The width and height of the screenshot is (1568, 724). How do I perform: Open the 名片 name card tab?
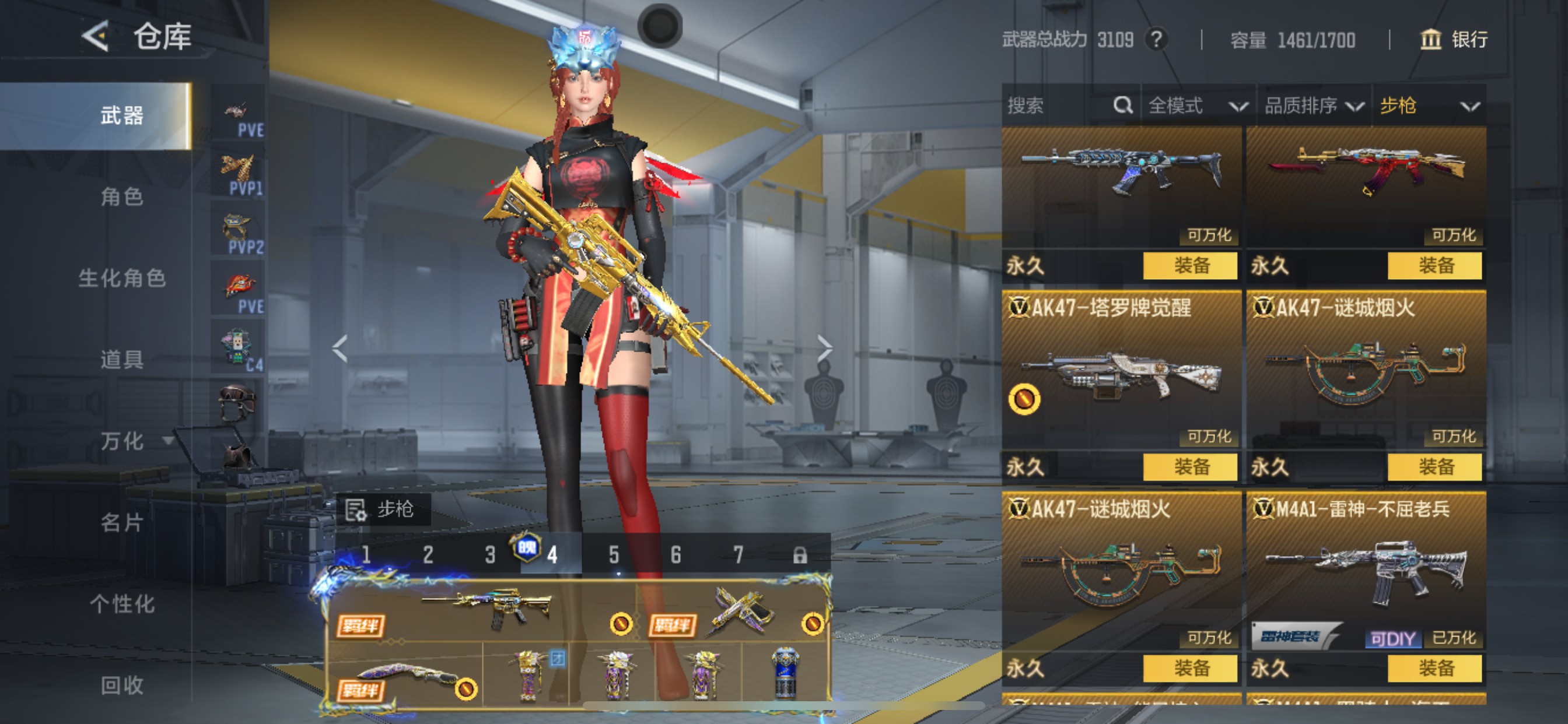pos(122,523)
